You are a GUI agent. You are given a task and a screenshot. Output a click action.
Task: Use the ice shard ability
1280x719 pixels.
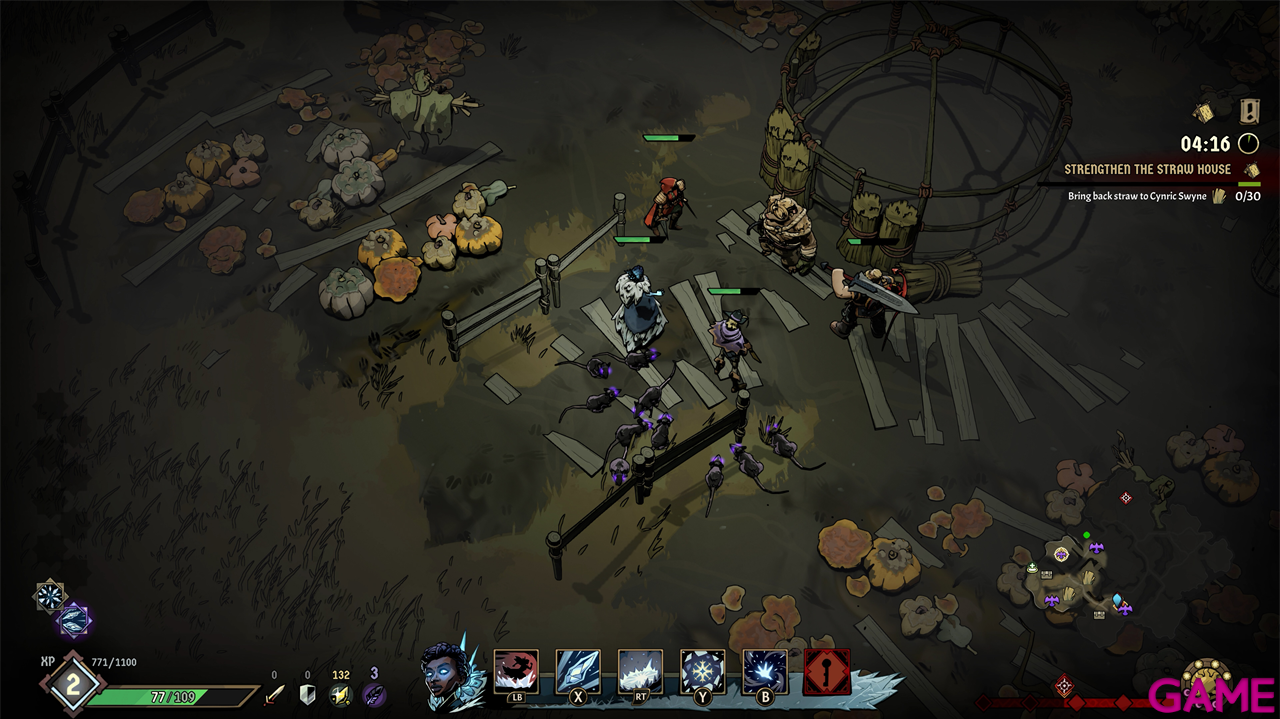point(578,671)
